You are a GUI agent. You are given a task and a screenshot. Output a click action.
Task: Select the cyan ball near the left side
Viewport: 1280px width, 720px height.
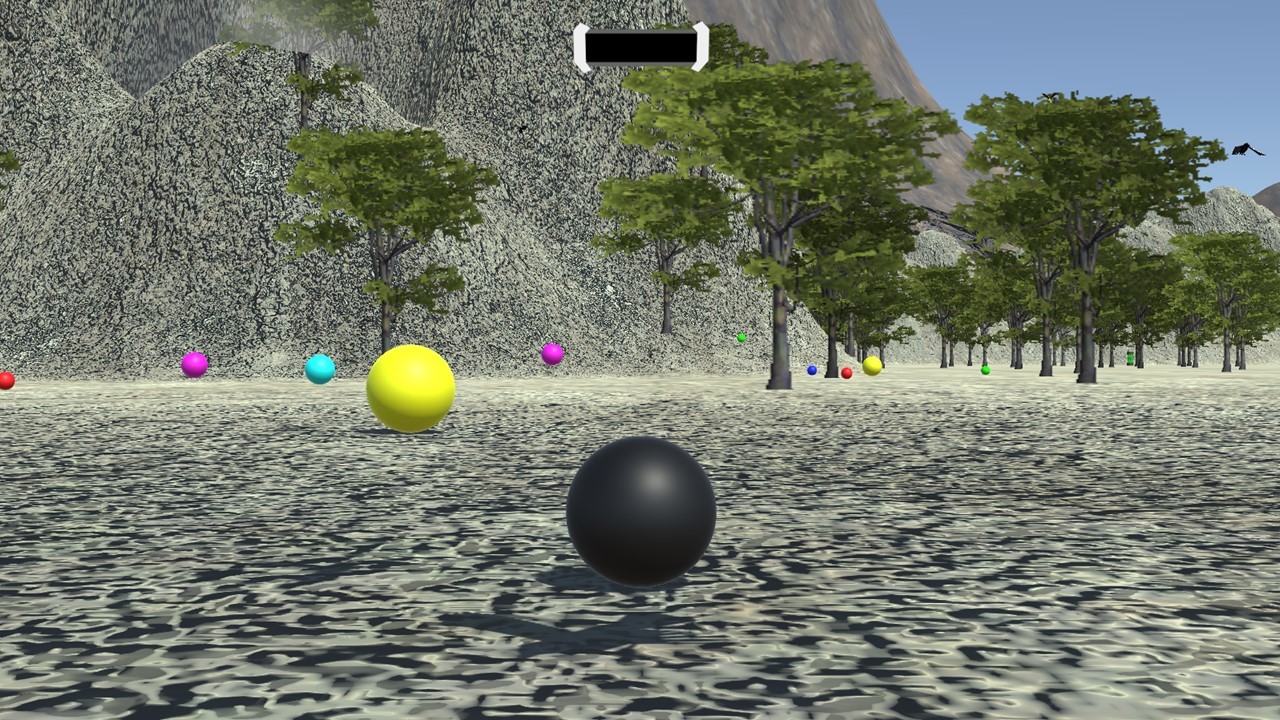coord(321,368)
